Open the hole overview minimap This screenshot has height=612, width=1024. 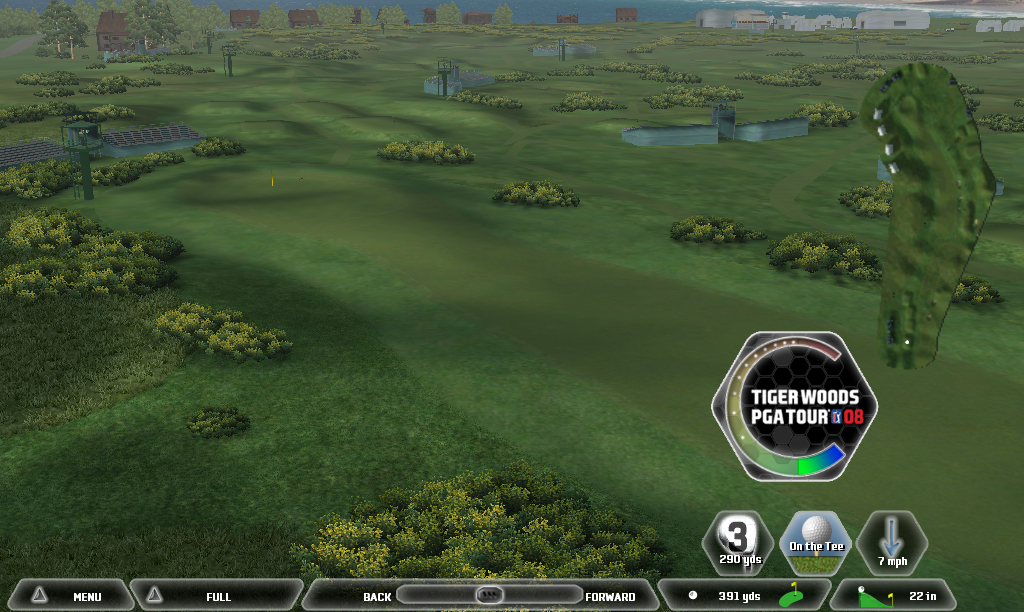click(925, 215)
